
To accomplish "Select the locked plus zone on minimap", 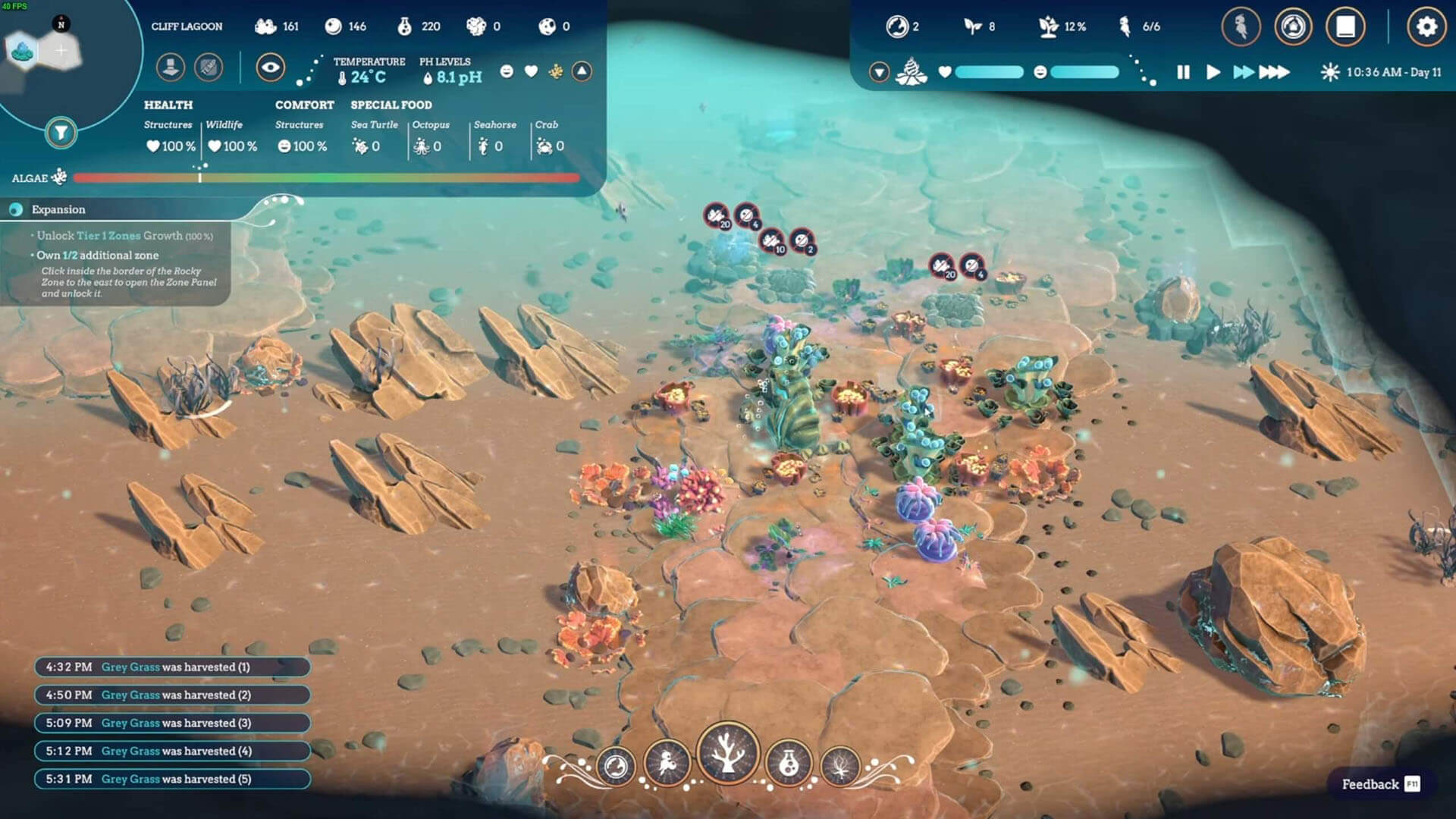I will click(x=61, y=51).
